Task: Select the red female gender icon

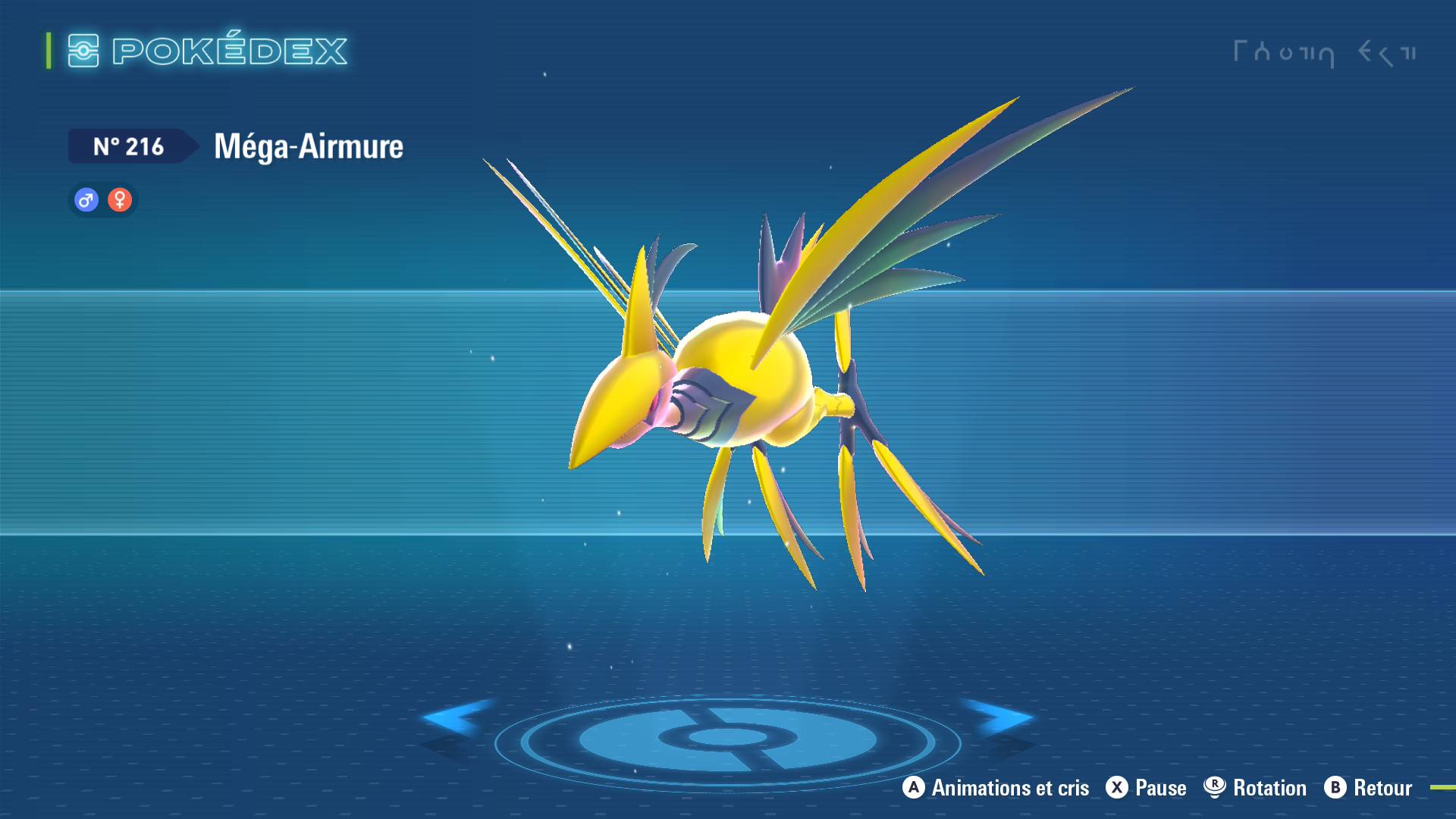Action: [120, 200]
